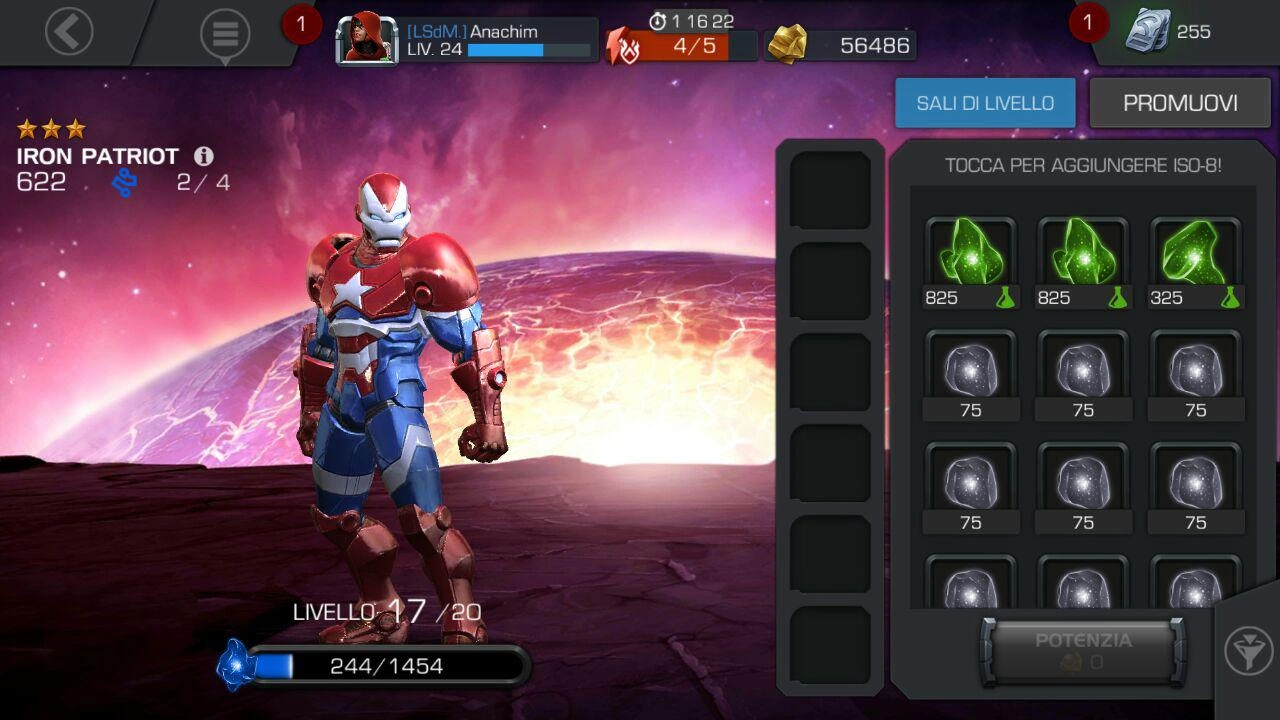The image size is (1280, 720).
Task: Open the units store showing 255
Action: tap(1169, 32)
